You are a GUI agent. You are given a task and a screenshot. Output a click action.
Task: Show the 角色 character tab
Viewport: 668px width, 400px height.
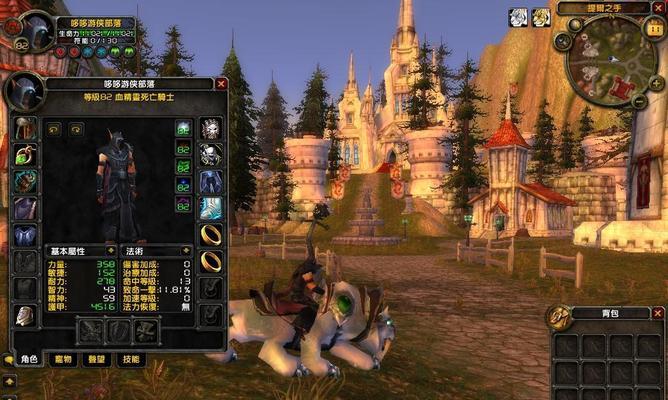pos(27,359)
